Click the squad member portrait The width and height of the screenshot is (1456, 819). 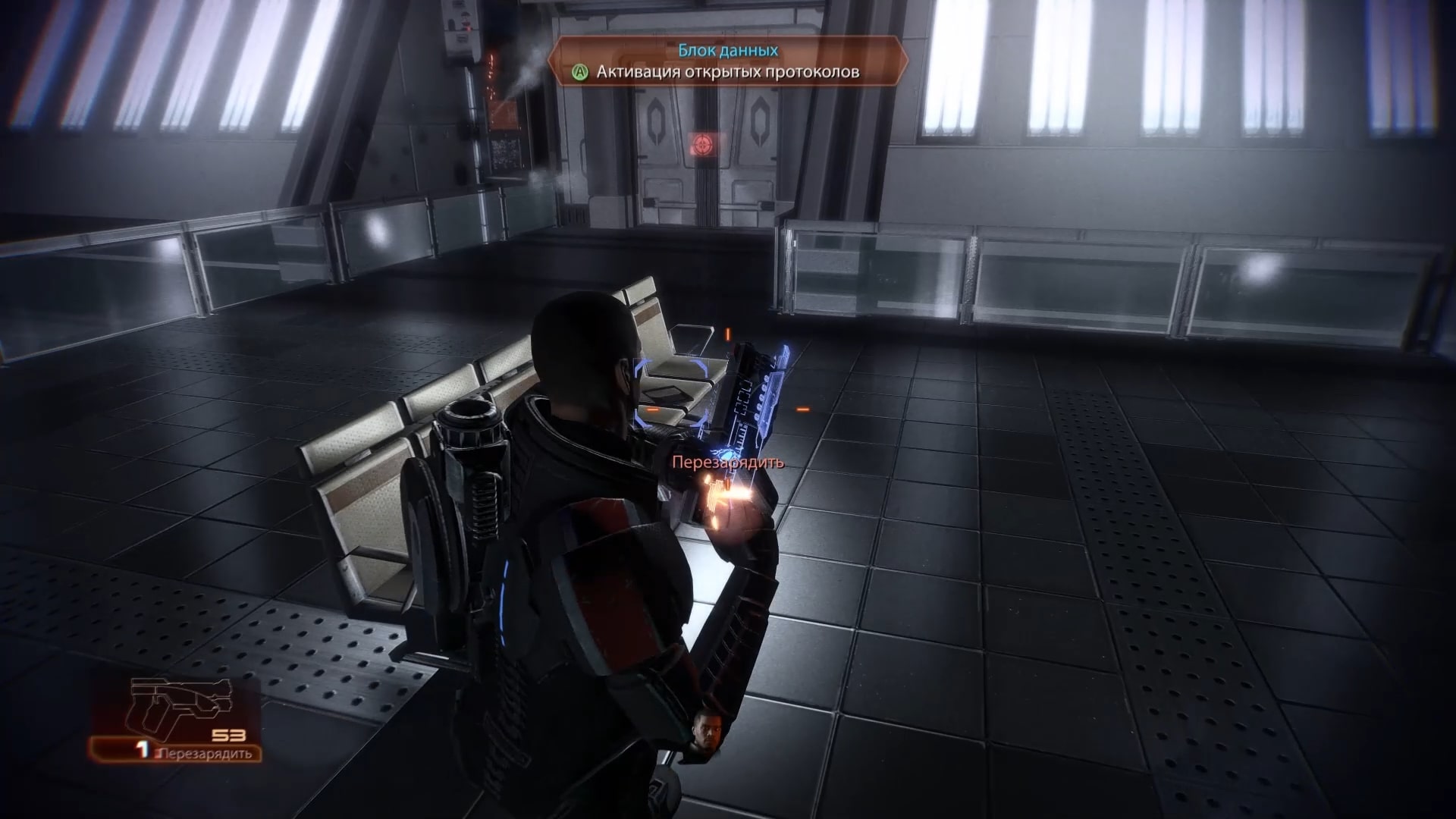(704, 736)
